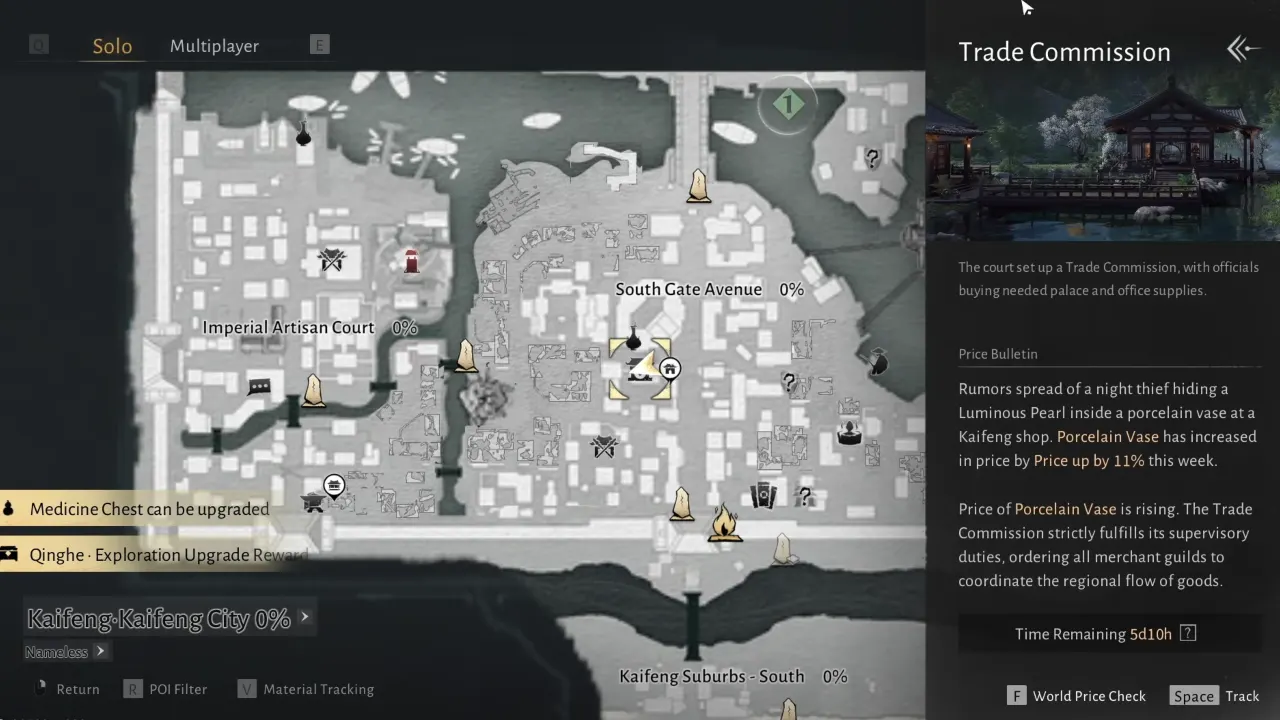Viewport: 1280px width, 720px height.
Task: Select the Solo tab
Action: coord(112,45)
